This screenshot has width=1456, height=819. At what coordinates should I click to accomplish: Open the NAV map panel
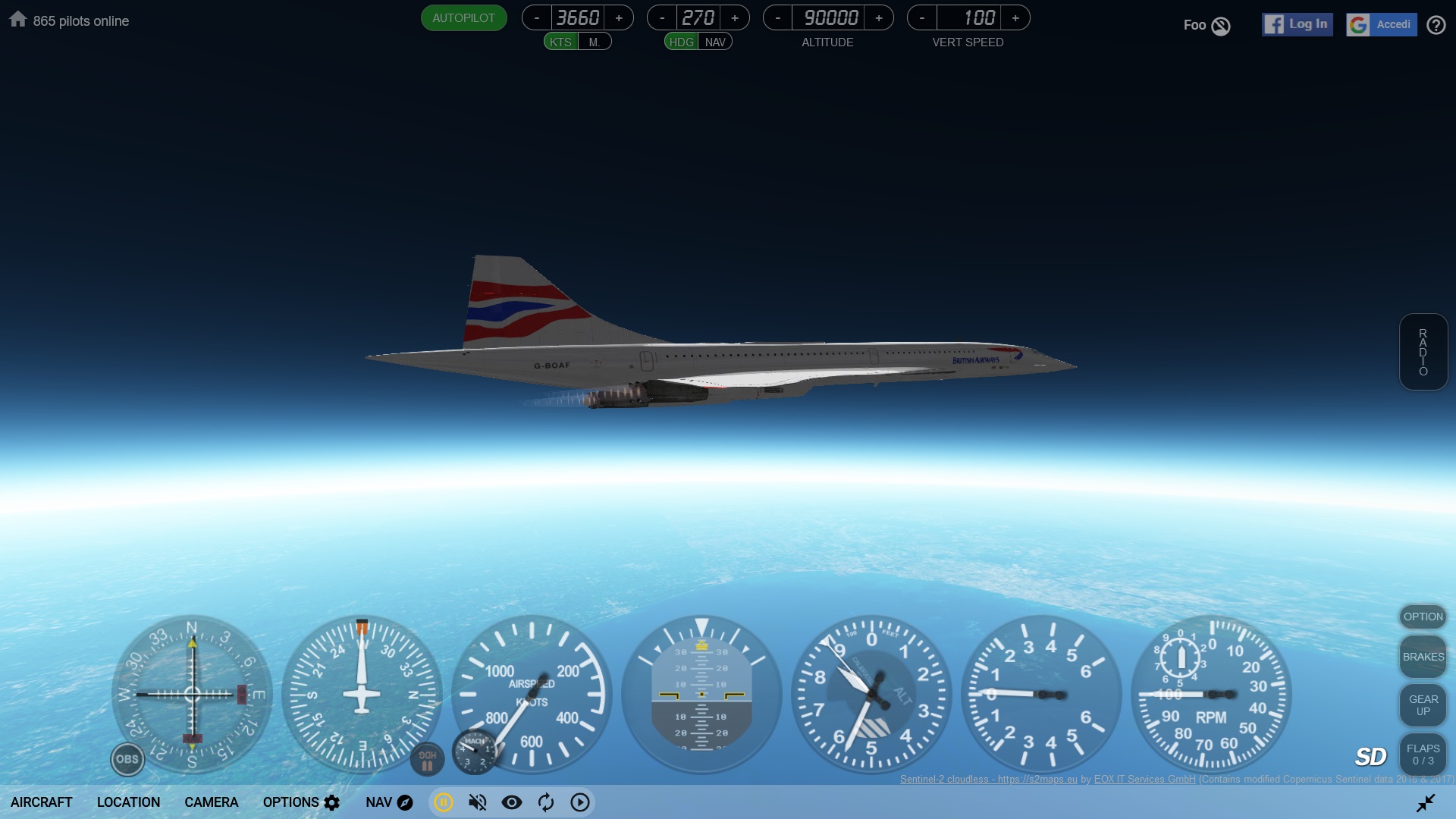tap(389, 802)
